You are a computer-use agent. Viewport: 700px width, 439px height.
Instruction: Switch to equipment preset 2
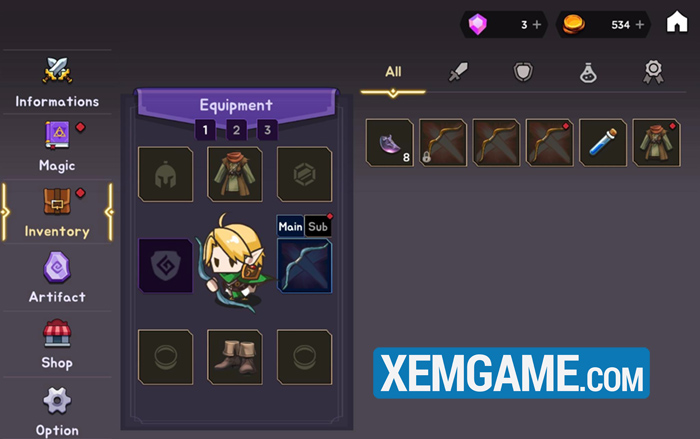(236, 130)
